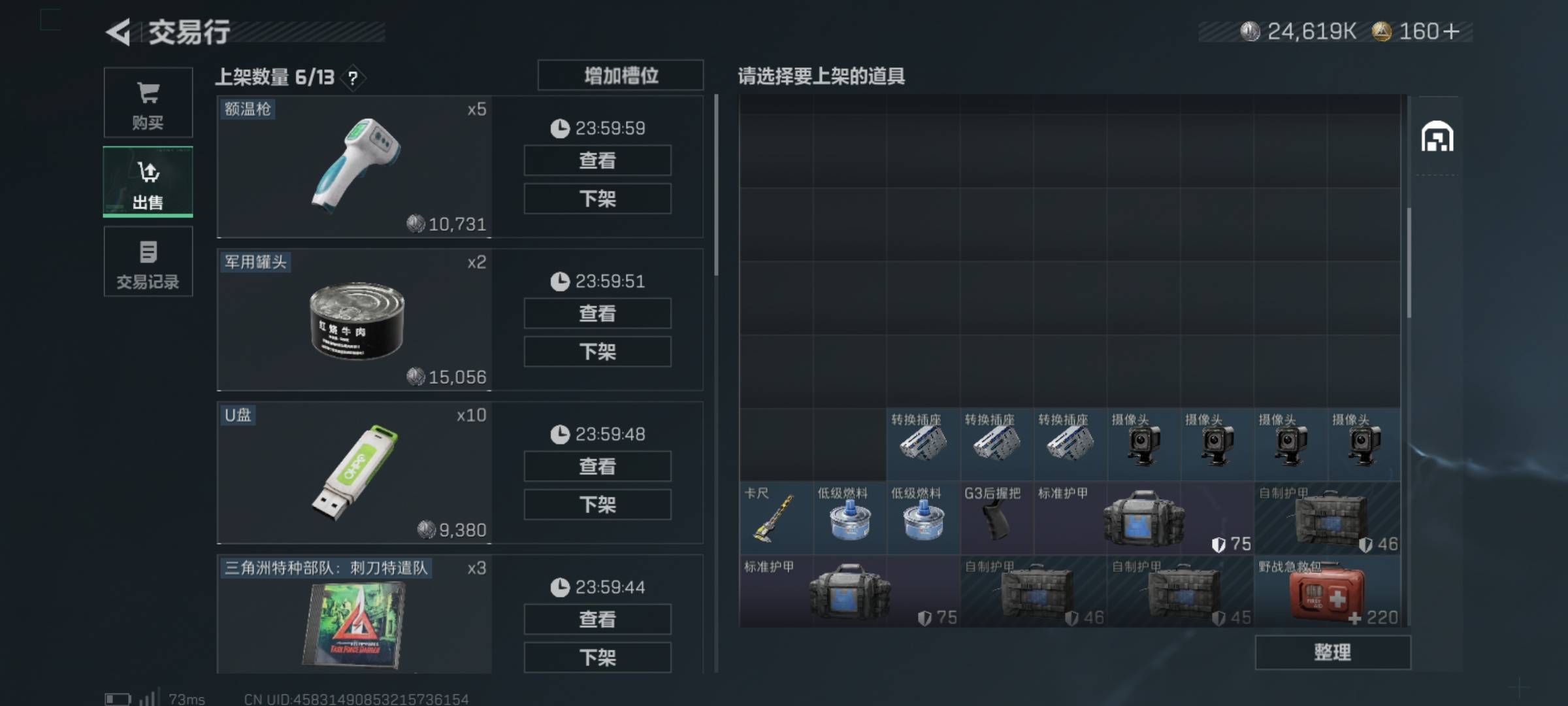The image size is (1568, 706).
Task: Select the 野战急救包 in the inventory grid
Action: coord(1326,592)
